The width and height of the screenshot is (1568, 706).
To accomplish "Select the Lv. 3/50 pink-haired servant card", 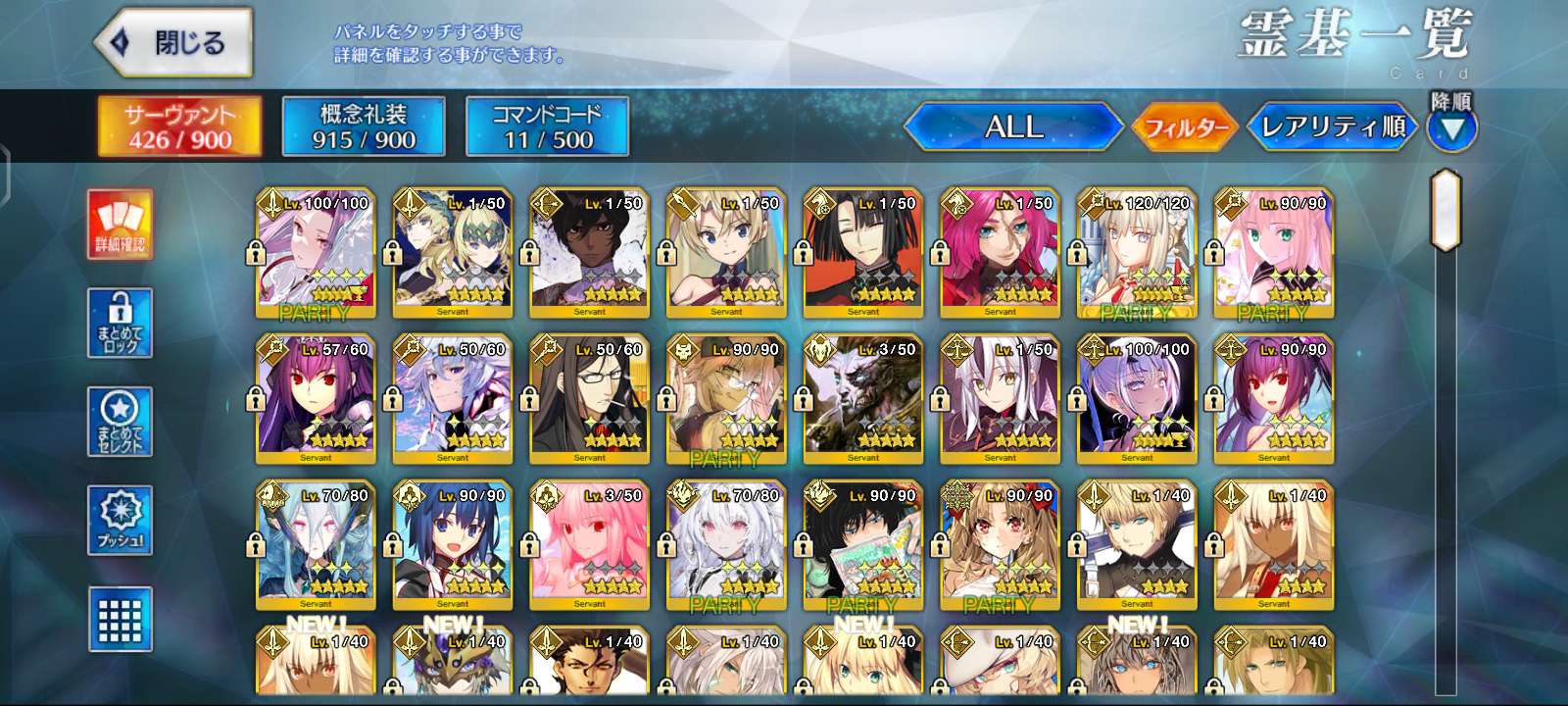I will [x=589, y=545].
